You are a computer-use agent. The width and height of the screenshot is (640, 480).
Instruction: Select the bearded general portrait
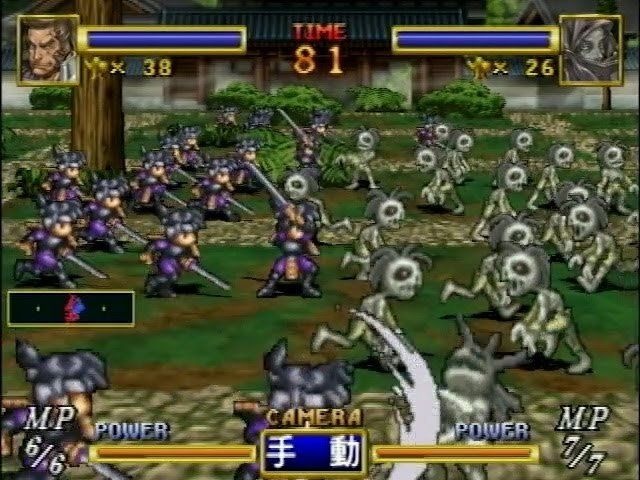(x=47, y=48)
